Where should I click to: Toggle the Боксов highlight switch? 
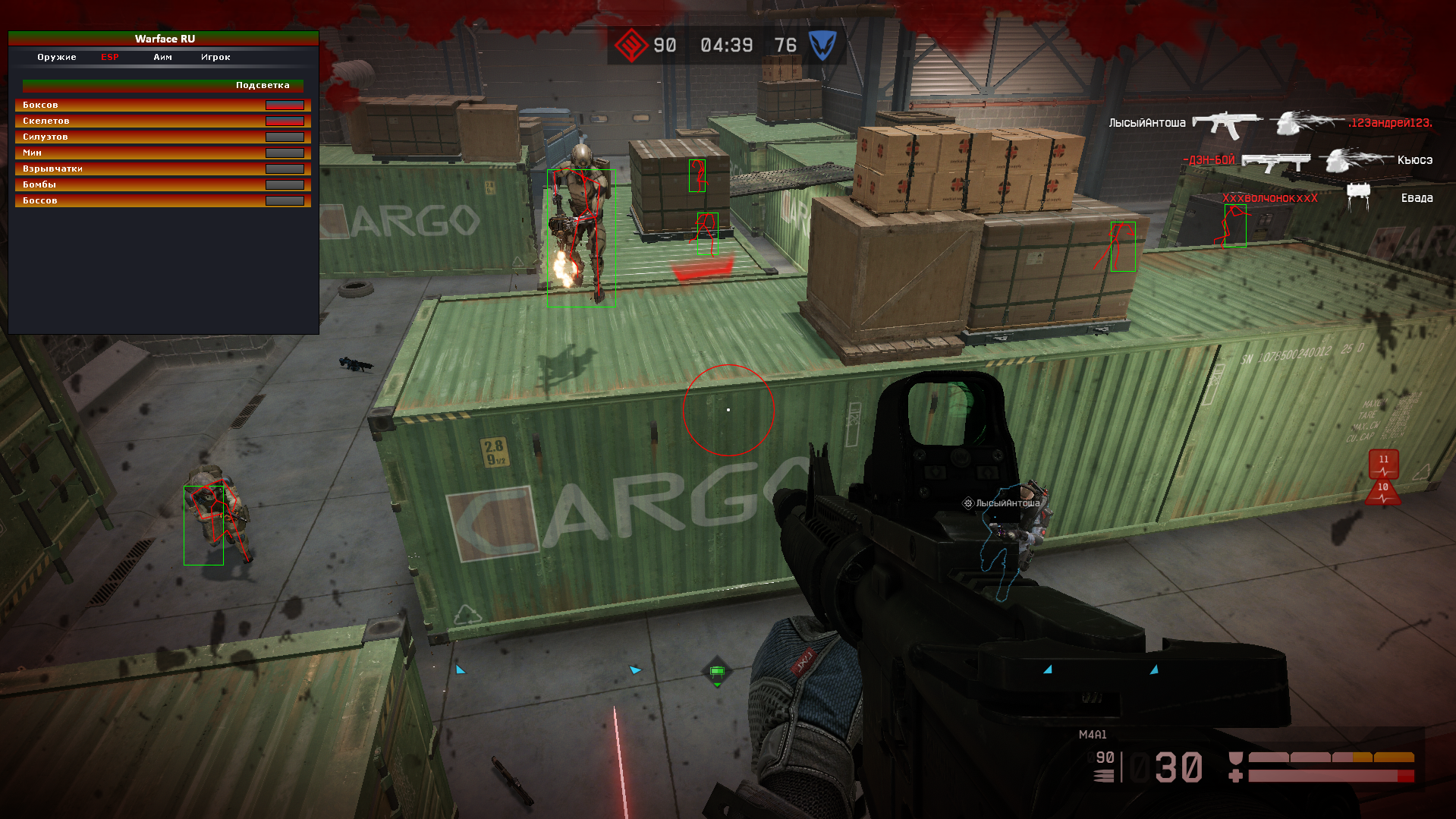click(x=285, y=105)
